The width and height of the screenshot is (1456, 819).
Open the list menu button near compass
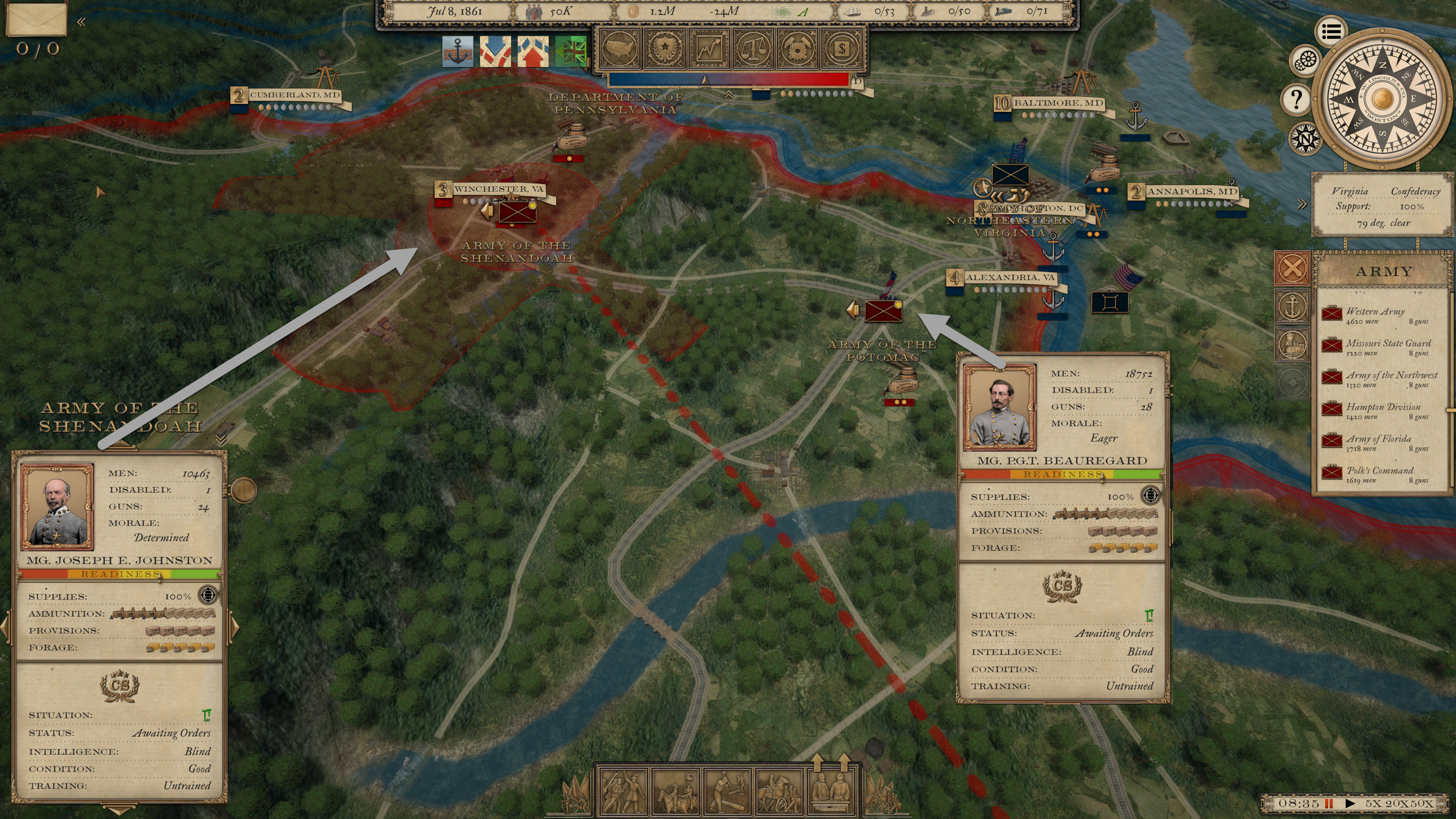point(1331,31)
